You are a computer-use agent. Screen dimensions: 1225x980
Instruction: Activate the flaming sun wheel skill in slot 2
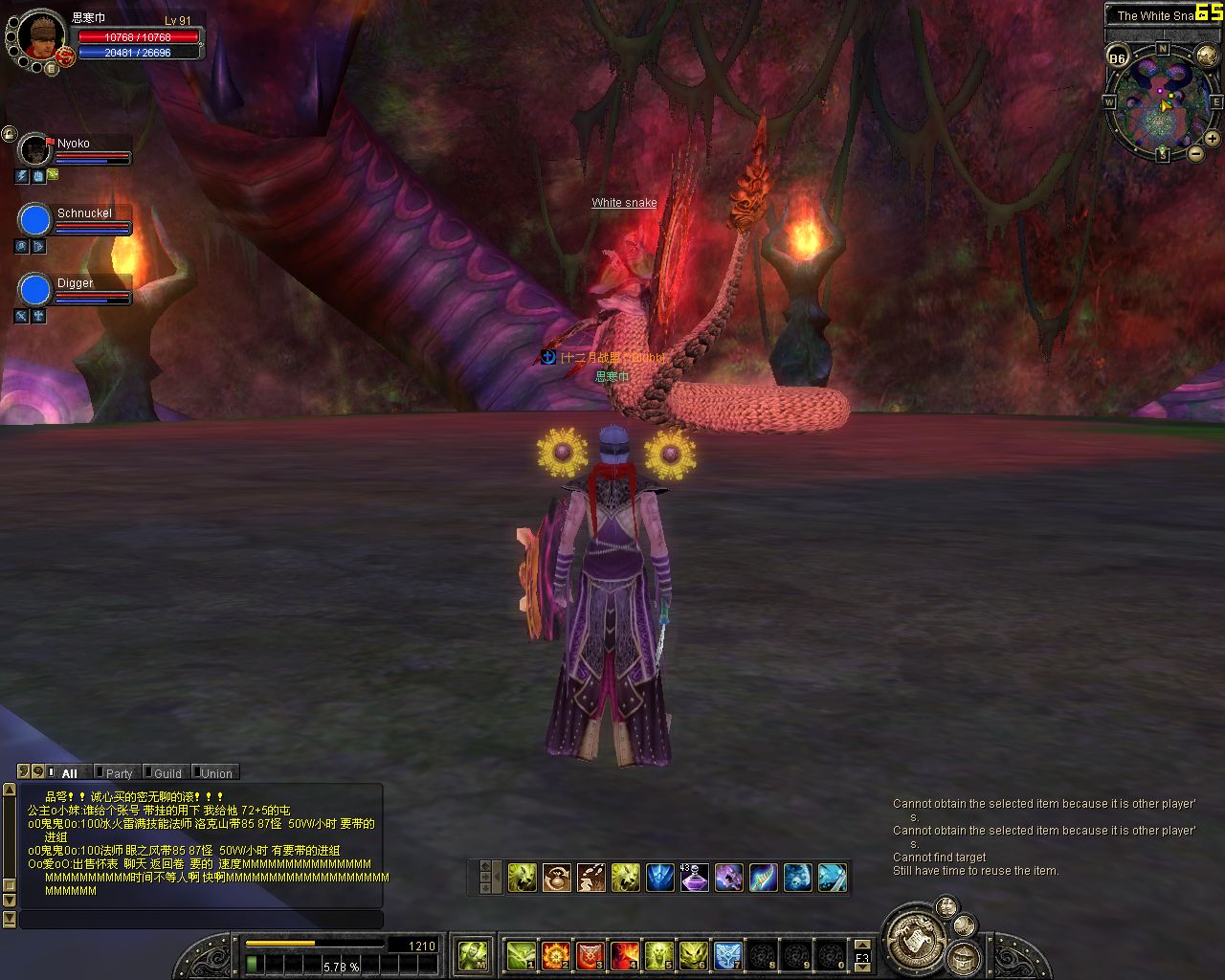pos(555,955)
